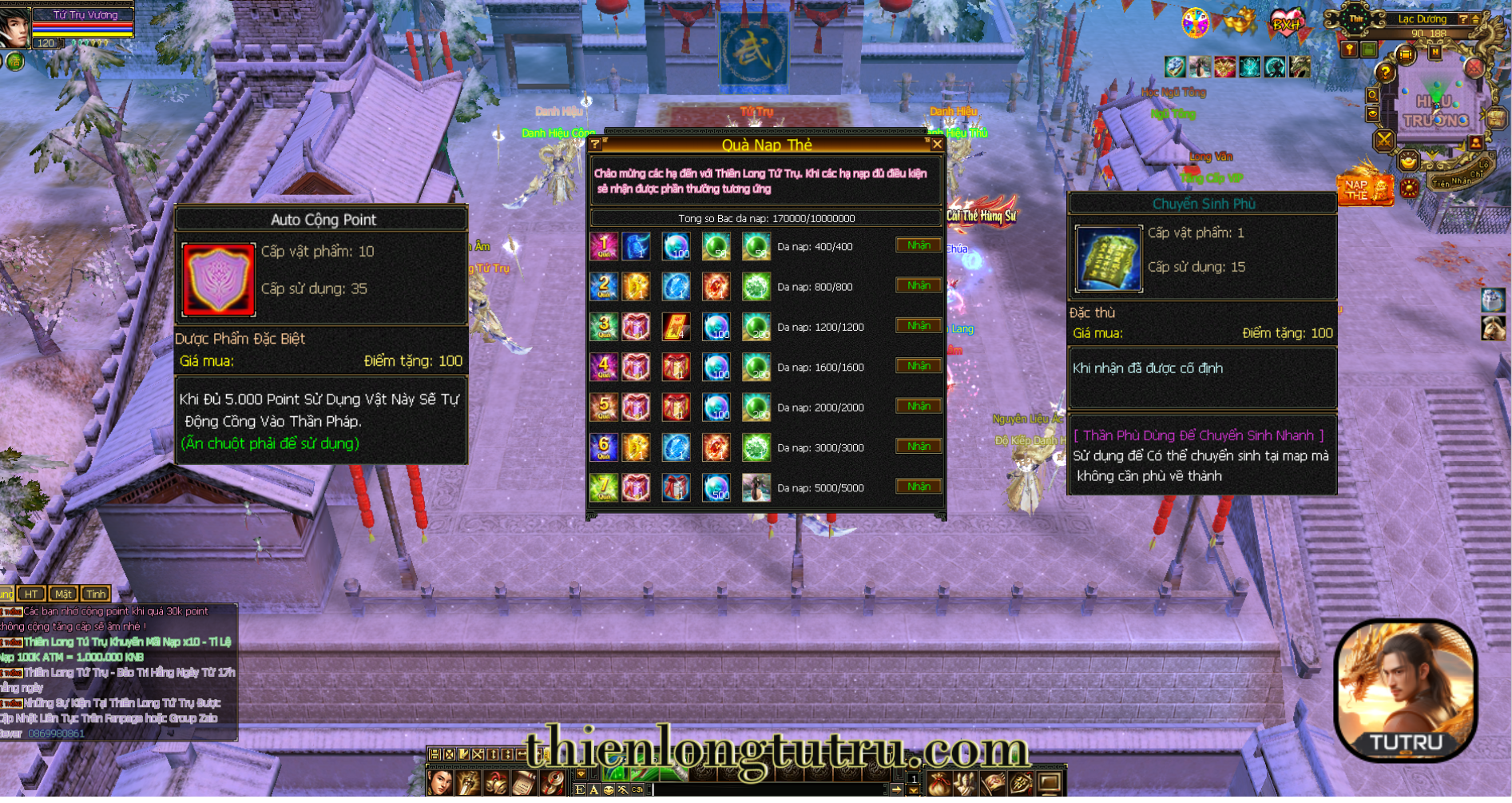Open the lucky spin wheel icon
Screen dimensions: 1512x803
[1195, 22]
